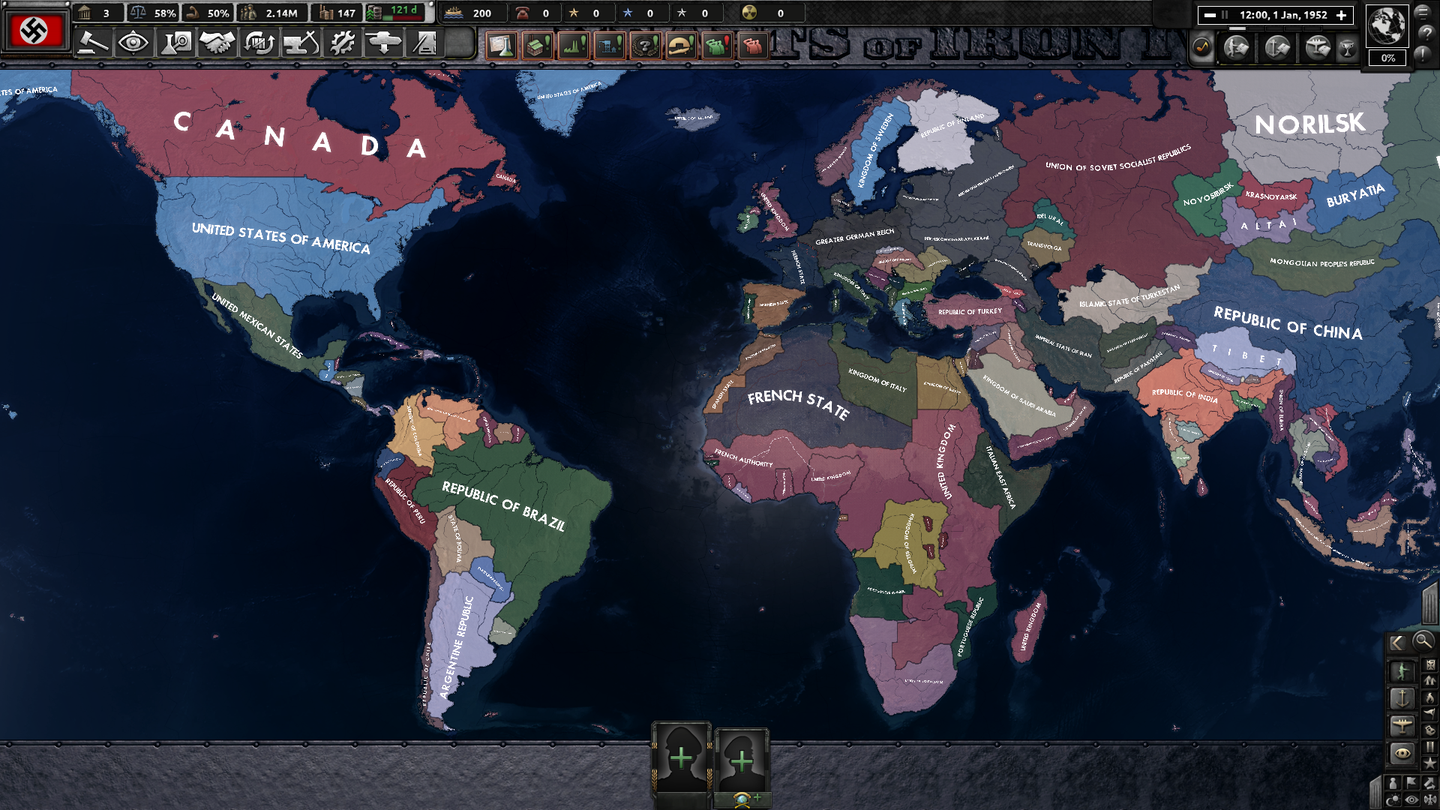The image size is (1440, 810).
Task: Open the recruit and deploy menu
Action: (x=384, y=43)
